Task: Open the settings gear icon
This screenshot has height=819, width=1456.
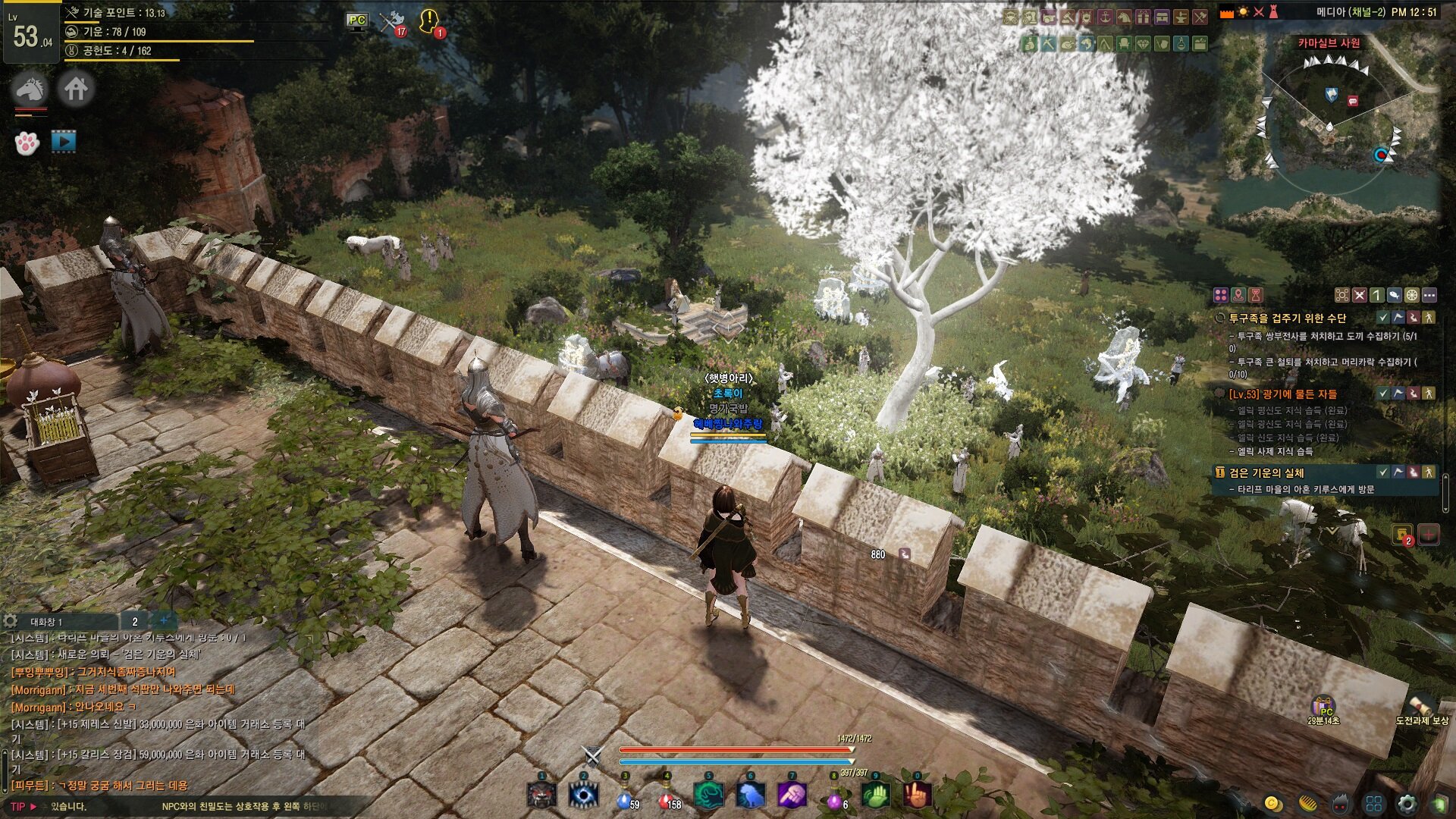Action: pos(1407,804)
